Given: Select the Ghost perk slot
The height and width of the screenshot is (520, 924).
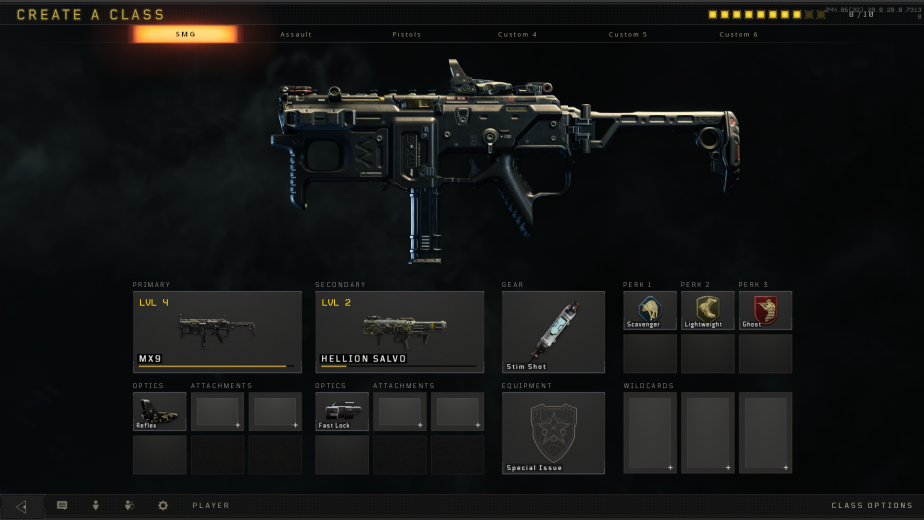Looking at the screenshot, I should [765, 310].
